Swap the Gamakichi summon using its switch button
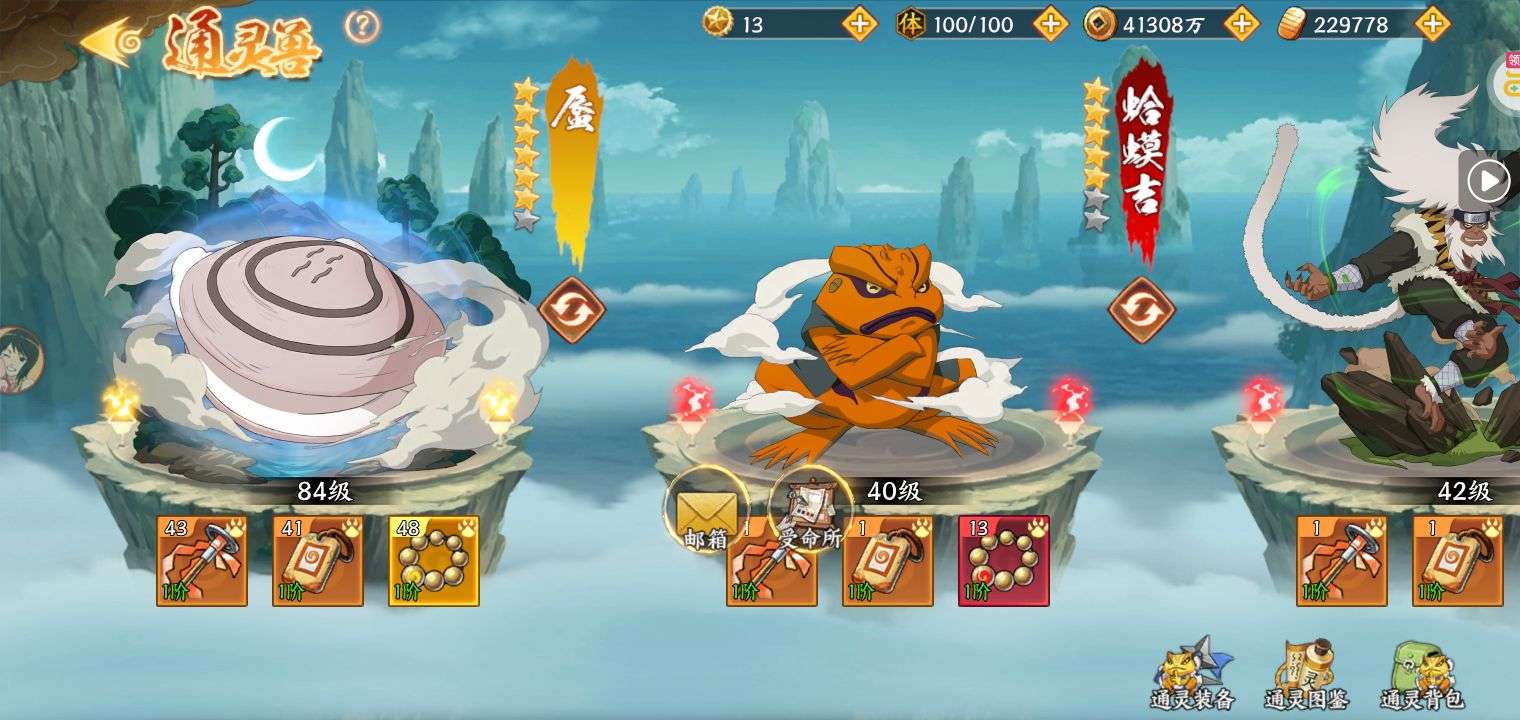Screen dimensions: 1520x720 point(1141,310)
